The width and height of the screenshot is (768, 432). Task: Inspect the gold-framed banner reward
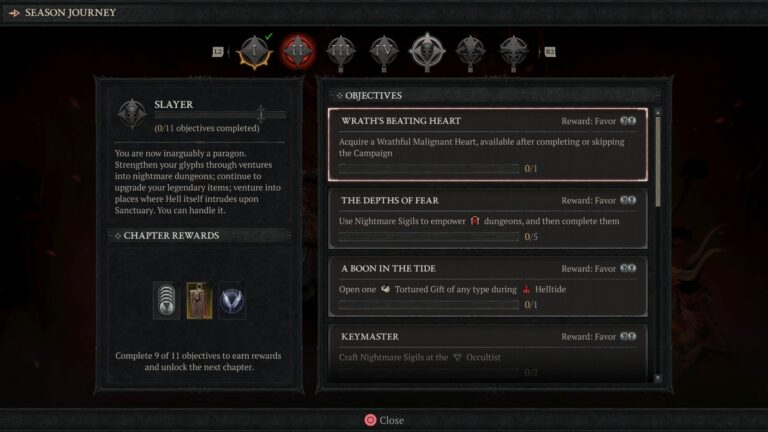coord(199,298)
